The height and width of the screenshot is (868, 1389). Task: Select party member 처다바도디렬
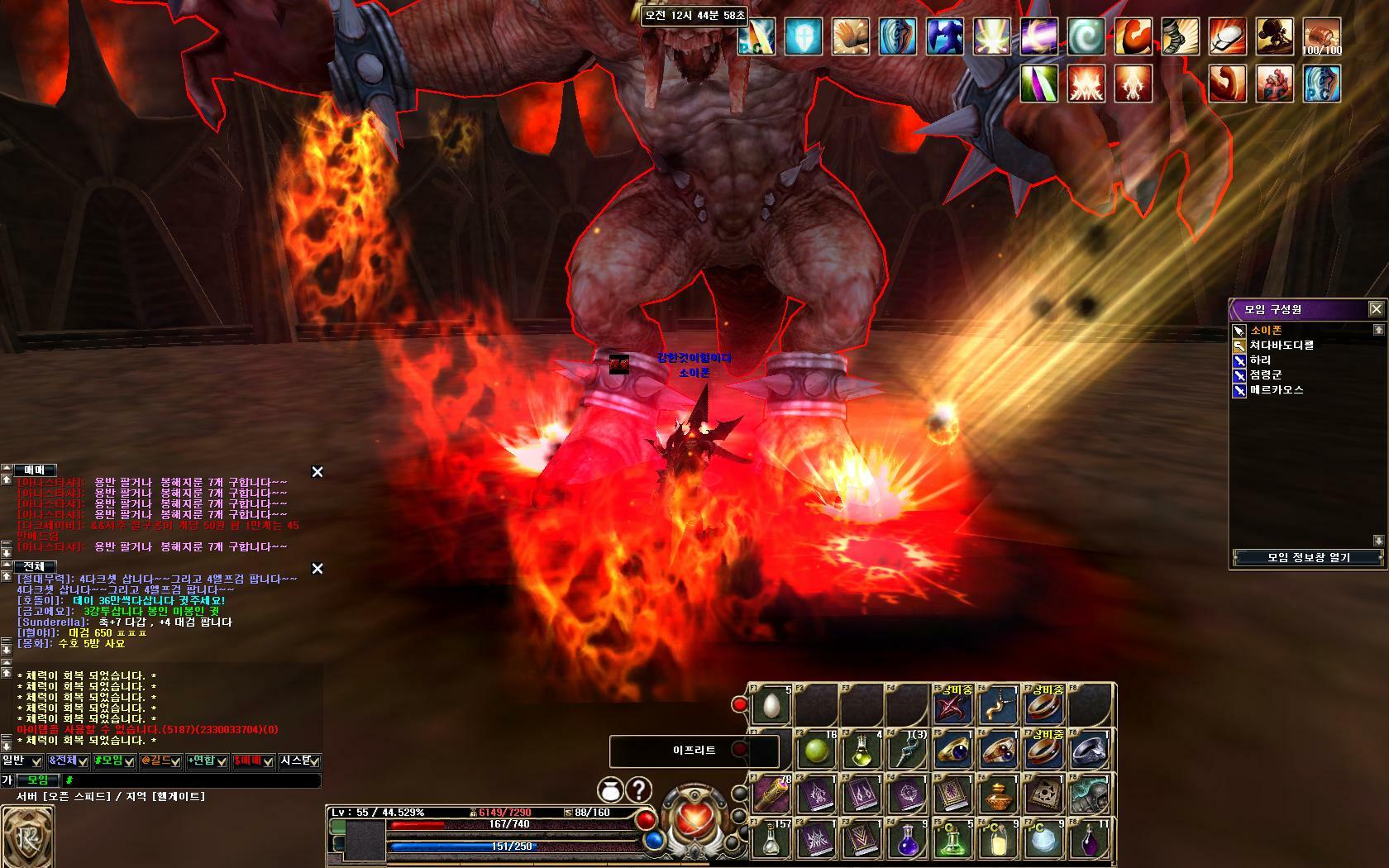(1282, 346)
